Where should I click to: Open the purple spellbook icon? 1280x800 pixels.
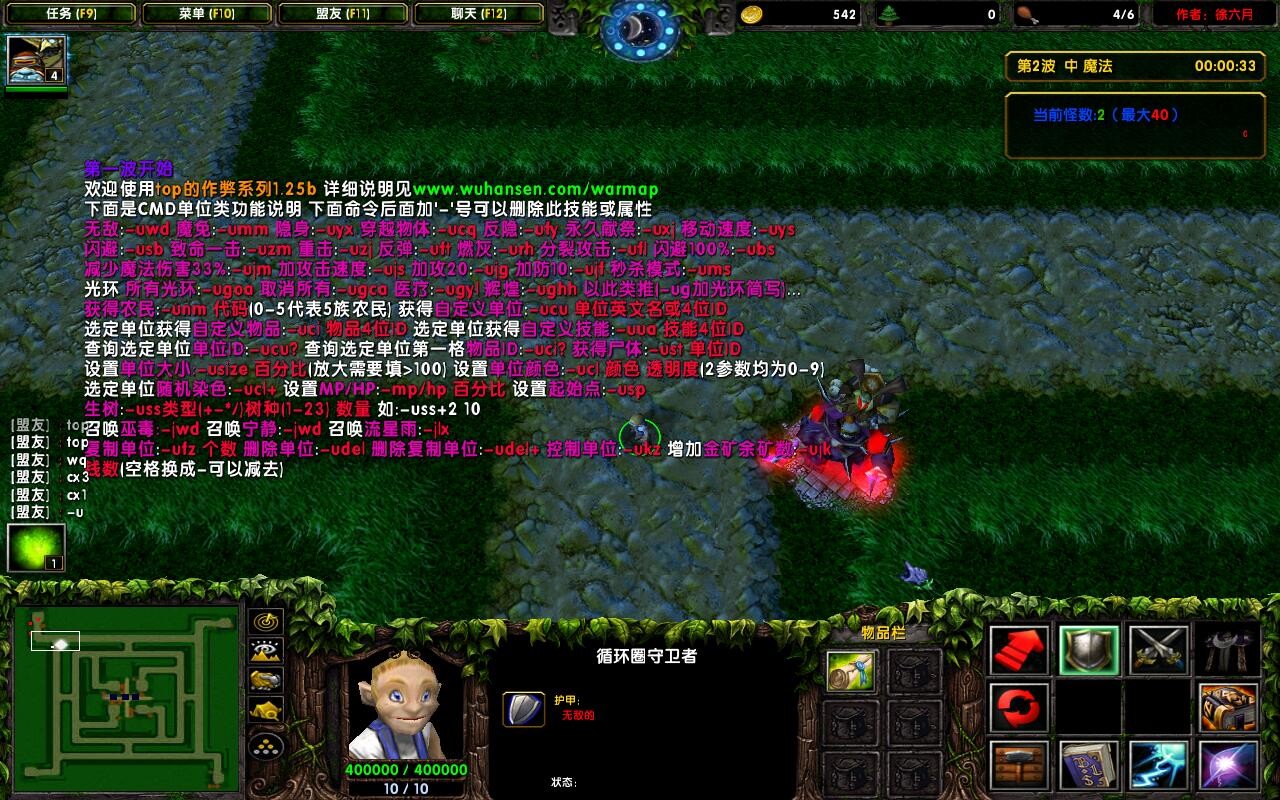click(x=1089, y=765)
